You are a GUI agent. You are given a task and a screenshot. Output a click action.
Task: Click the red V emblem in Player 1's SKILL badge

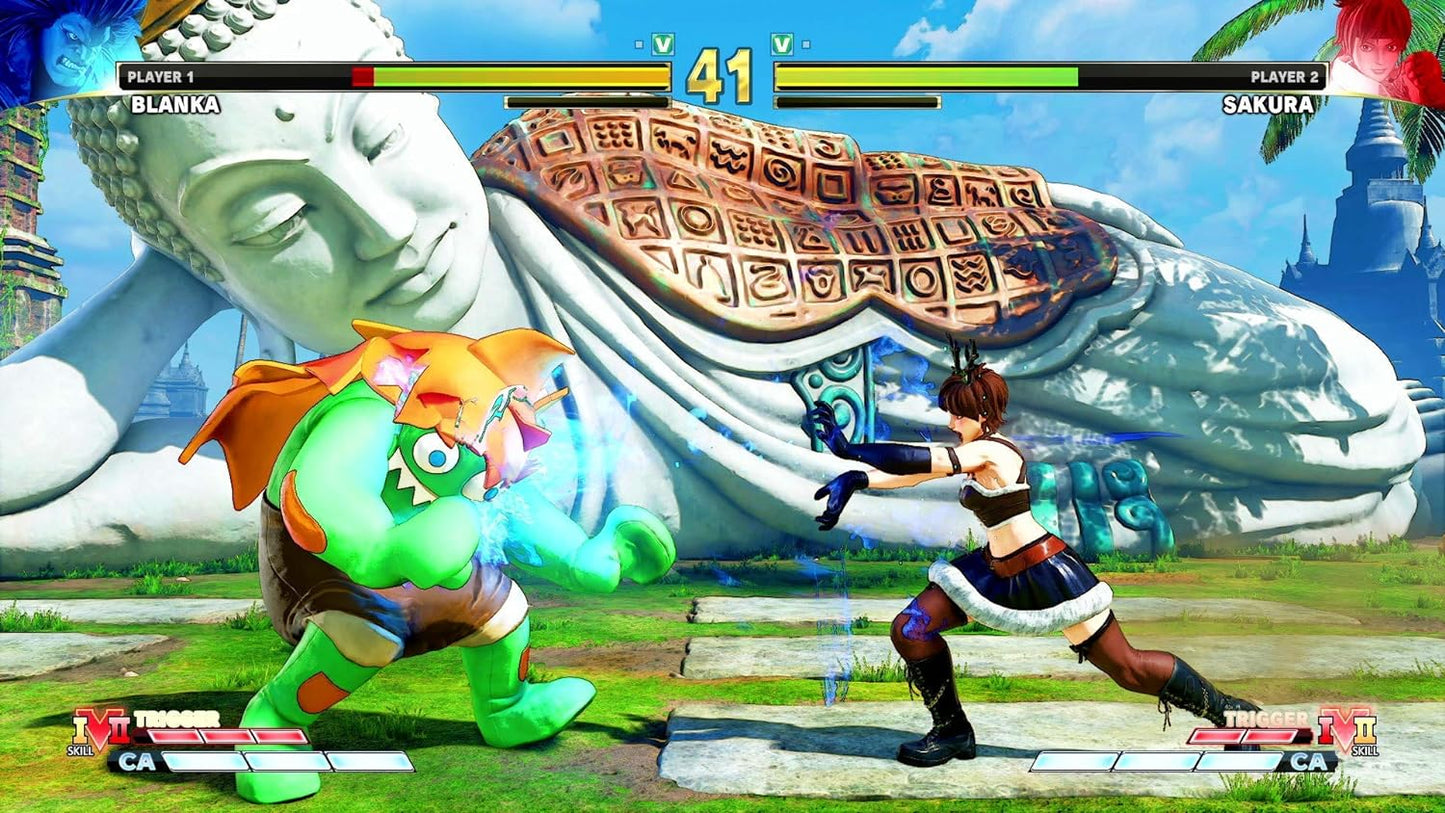pyautogui.click(x=99, y=727)
